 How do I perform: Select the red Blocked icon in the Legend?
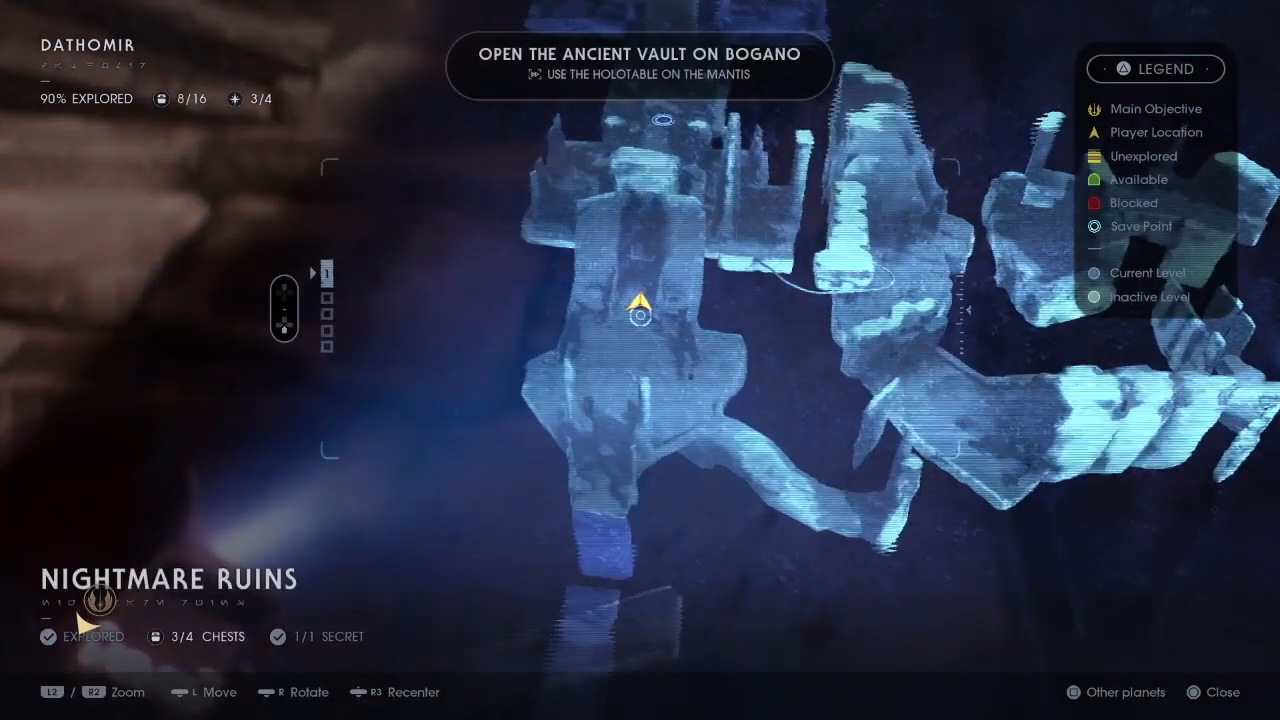(1094, 203)
